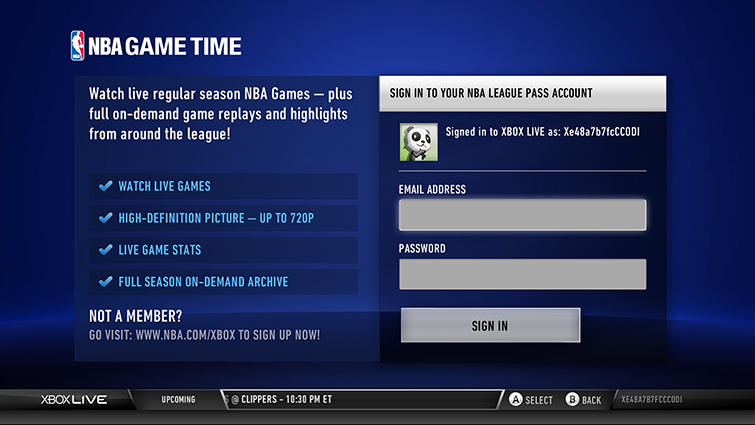Click the Sign In button
Image resolution: width=755 pixels, height=425 pixels.
point(490,325)
